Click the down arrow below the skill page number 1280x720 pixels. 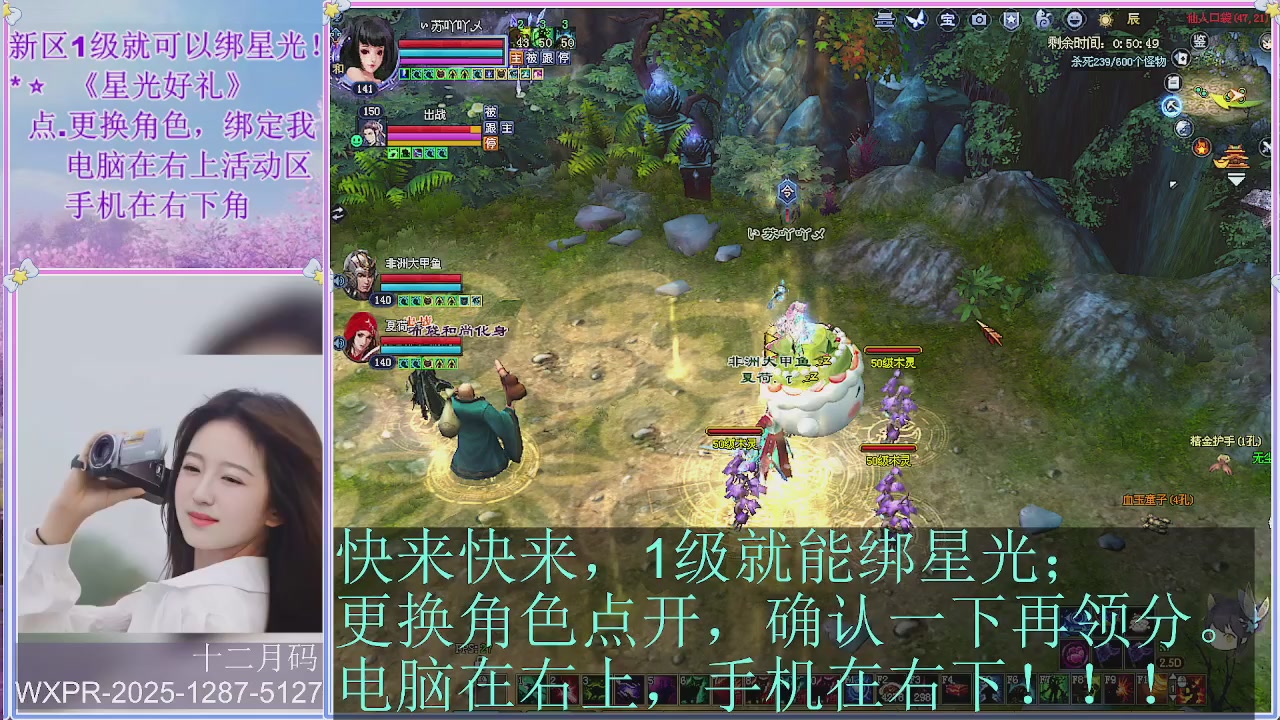pyautogui.click(x=1173, y=698)
